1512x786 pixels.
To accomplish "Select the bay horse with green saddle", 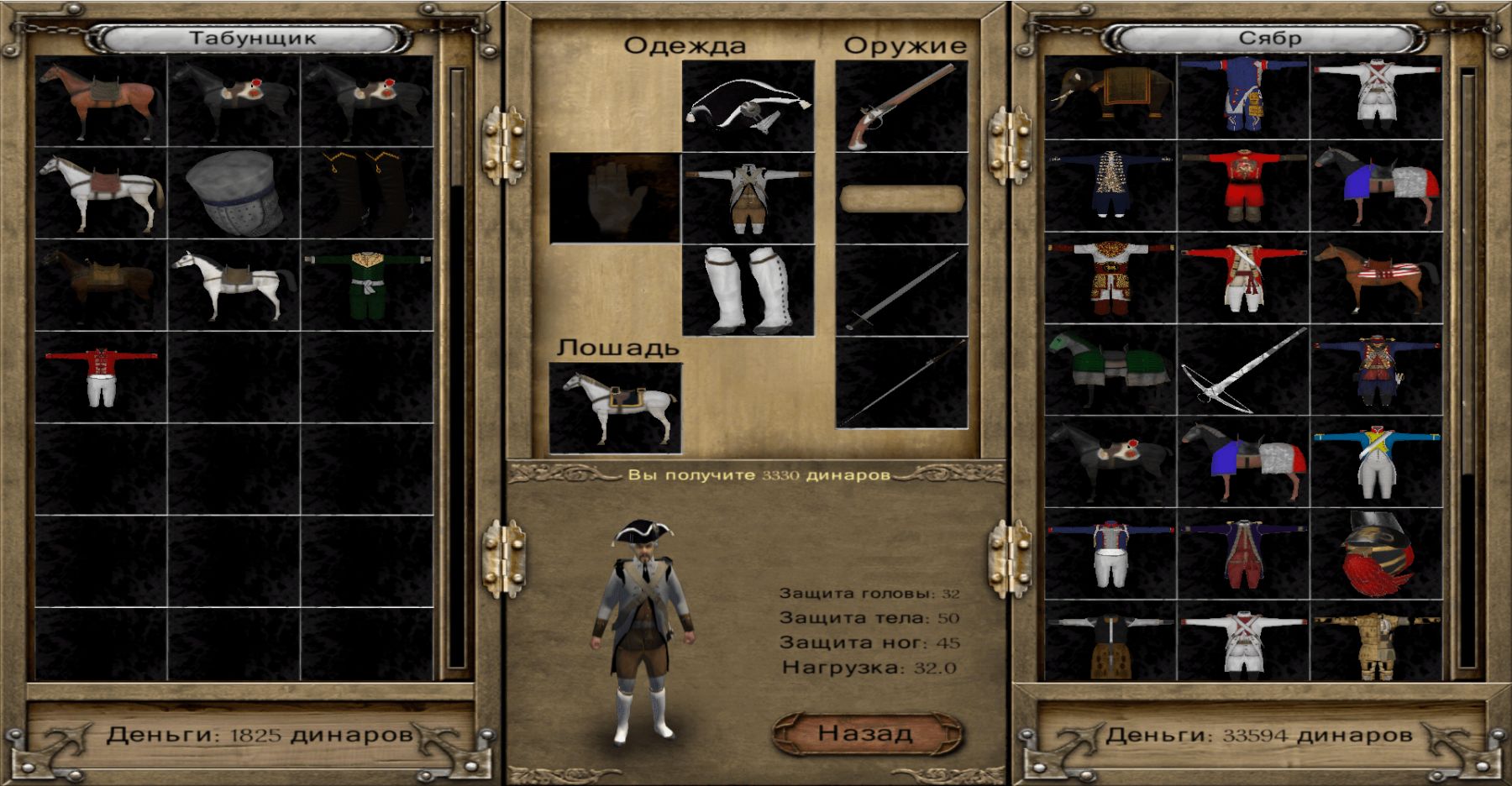I will pos(101,101).
